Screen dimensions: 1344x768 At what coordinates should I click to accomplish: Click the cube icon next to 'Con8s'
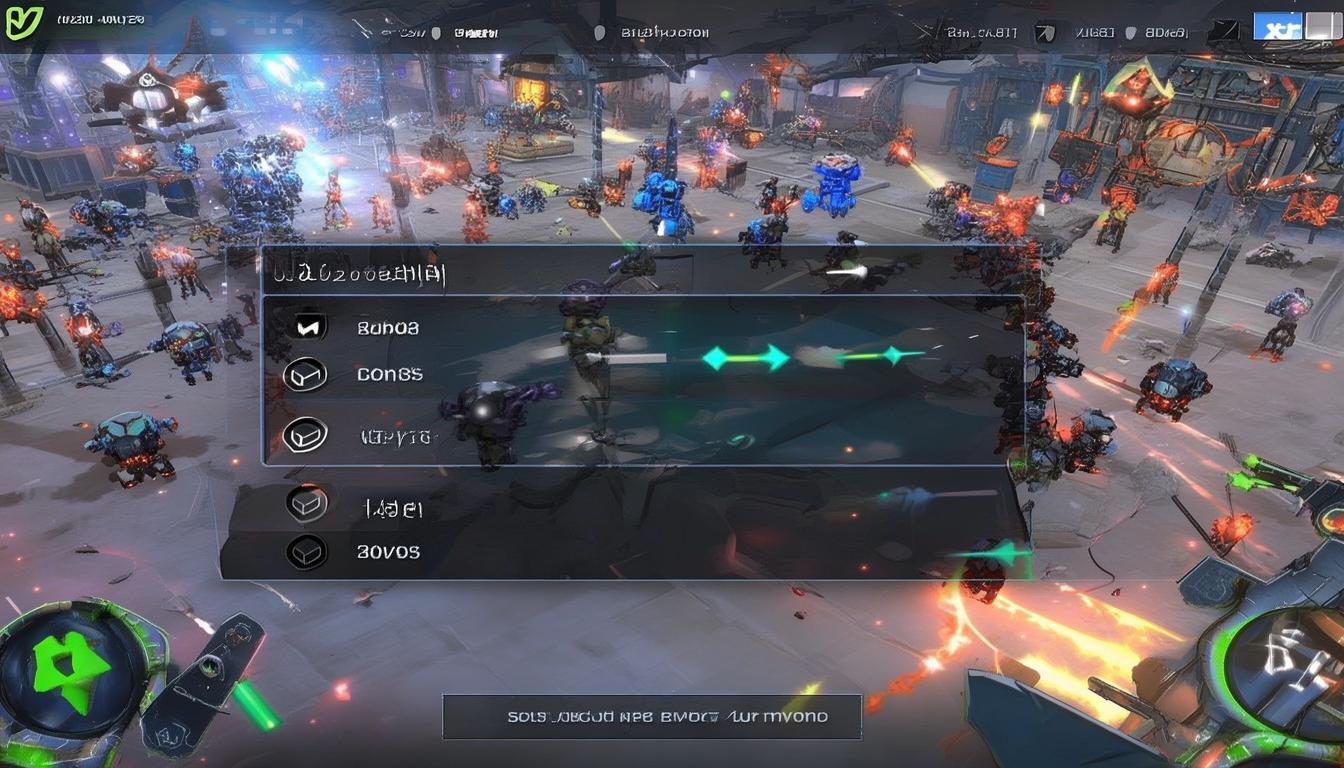[307, 373]
